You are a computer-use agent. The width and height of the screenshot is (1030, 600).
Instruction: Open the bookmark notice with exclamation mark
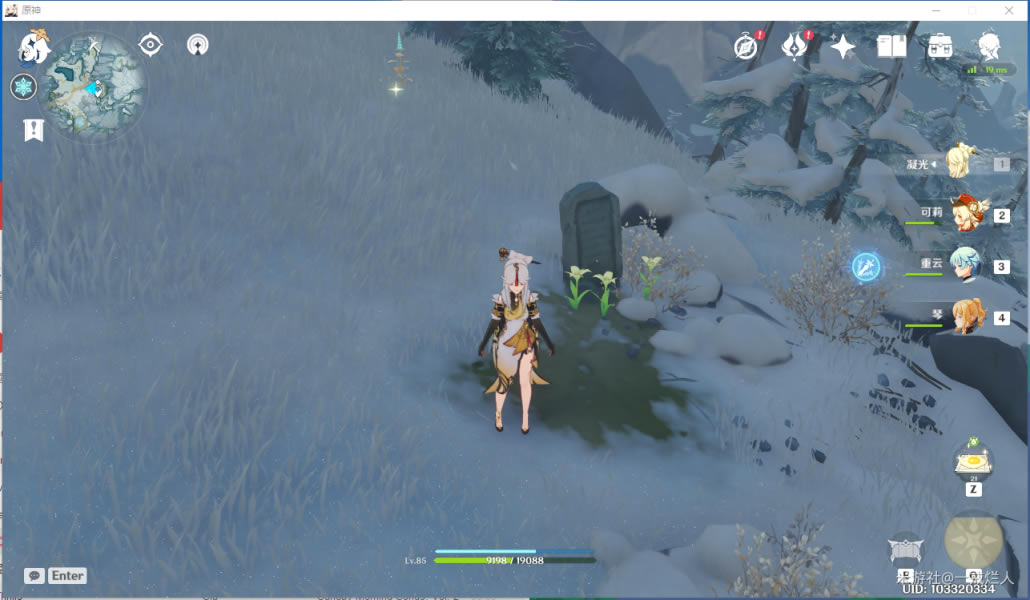(x=34, y=130)
